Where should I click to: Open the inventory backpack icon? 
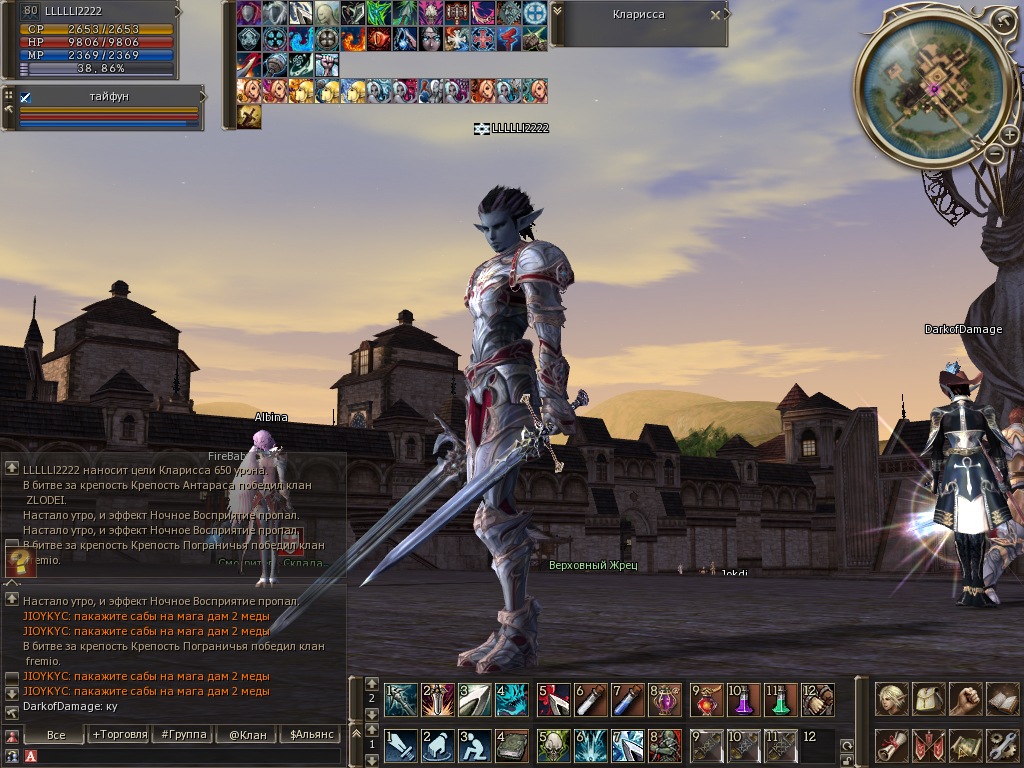[x=929, y=699]
